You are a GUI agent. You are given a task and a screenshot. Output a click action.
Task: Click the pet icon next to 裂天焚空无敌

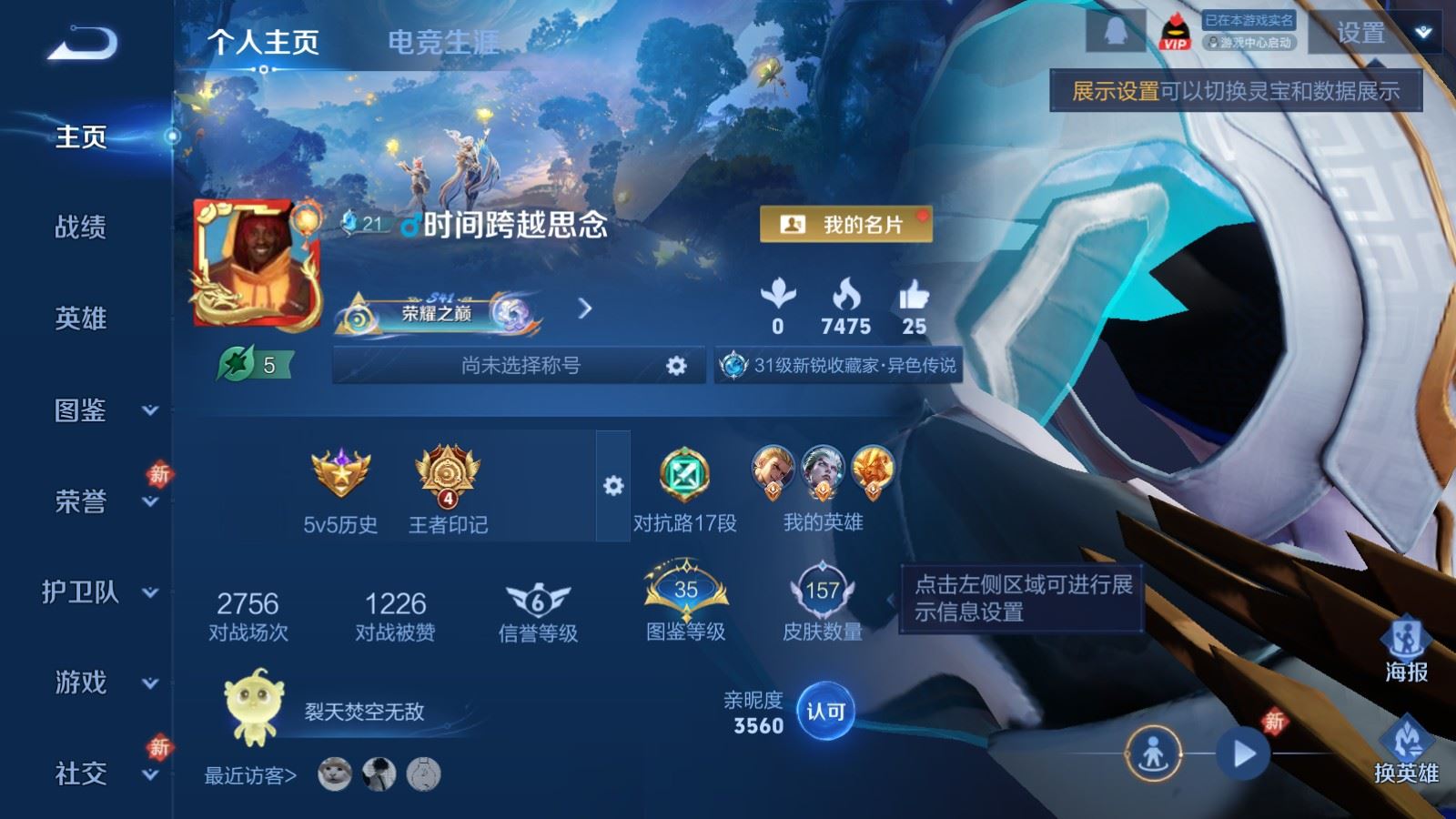click(x=255, y=708)
